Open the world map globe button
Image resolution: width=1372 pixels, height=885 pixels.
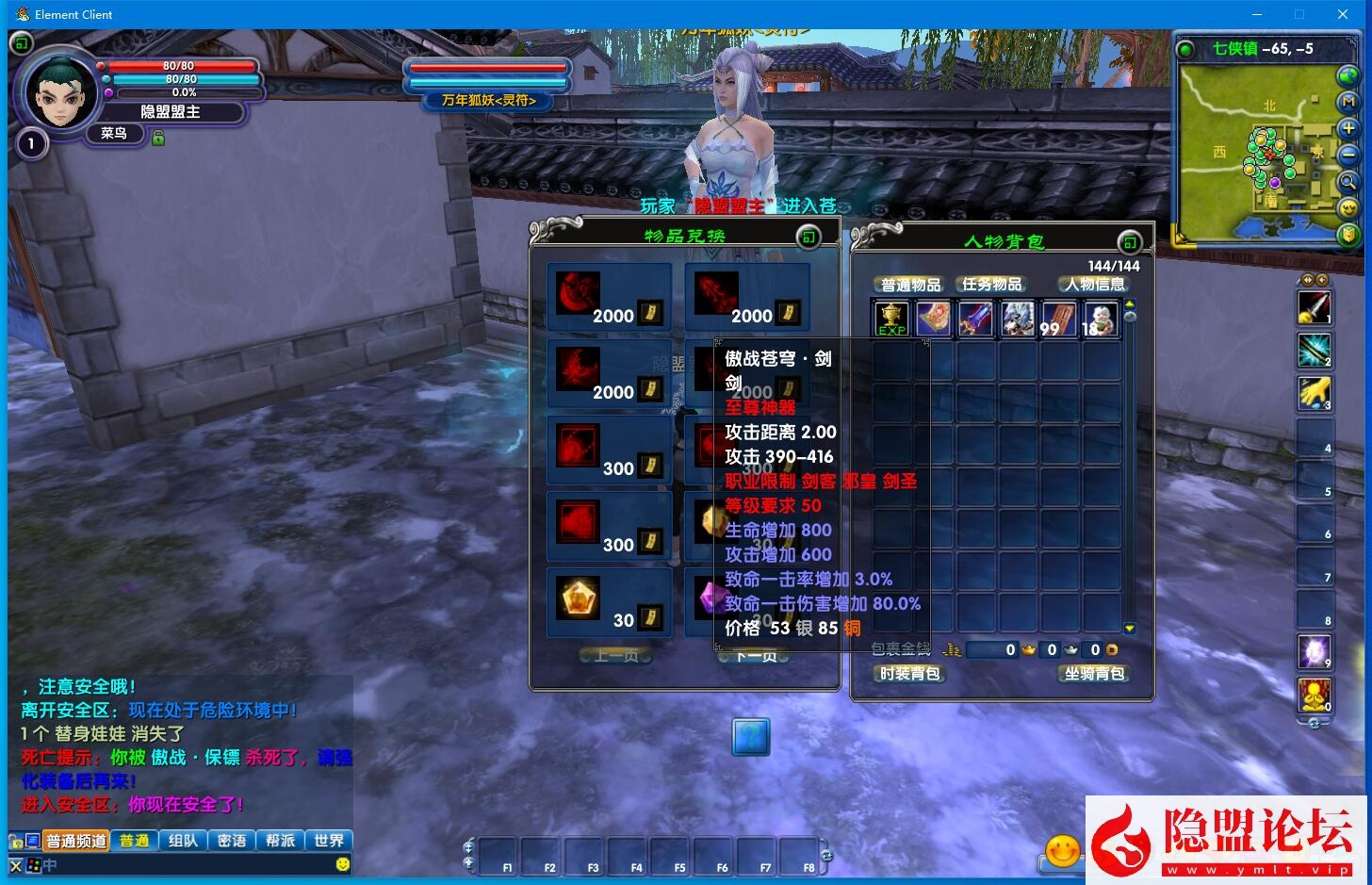tap(1348, 75)
